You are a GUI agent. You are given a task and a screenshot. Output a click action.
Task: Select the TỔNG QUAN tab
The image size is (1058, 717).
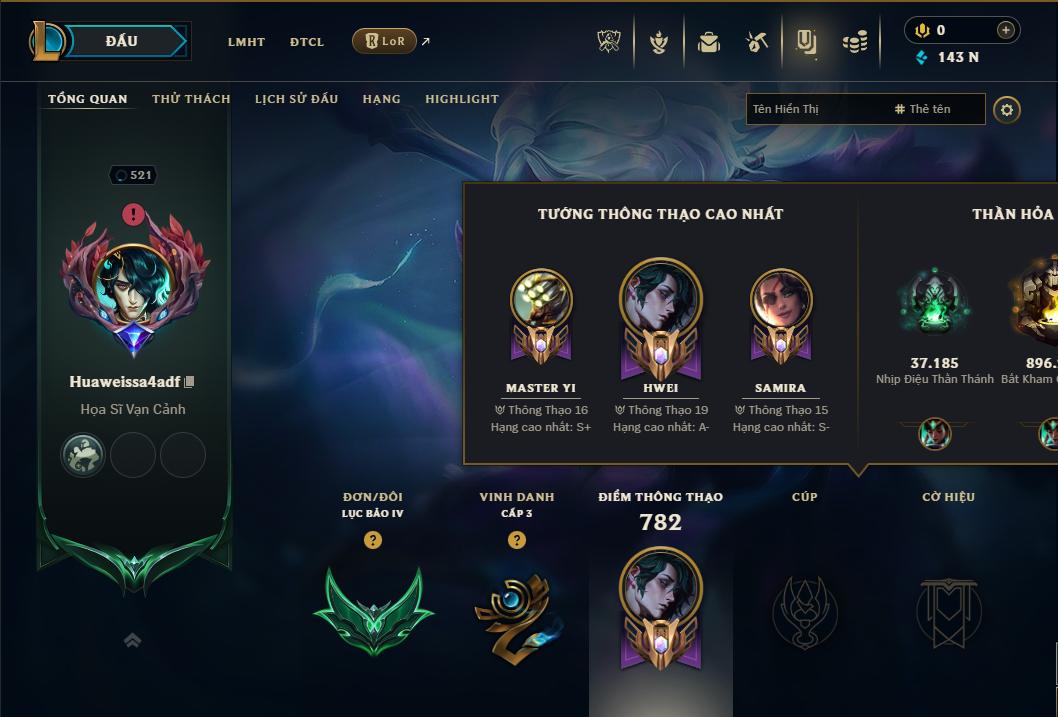[x=88, y=99]
